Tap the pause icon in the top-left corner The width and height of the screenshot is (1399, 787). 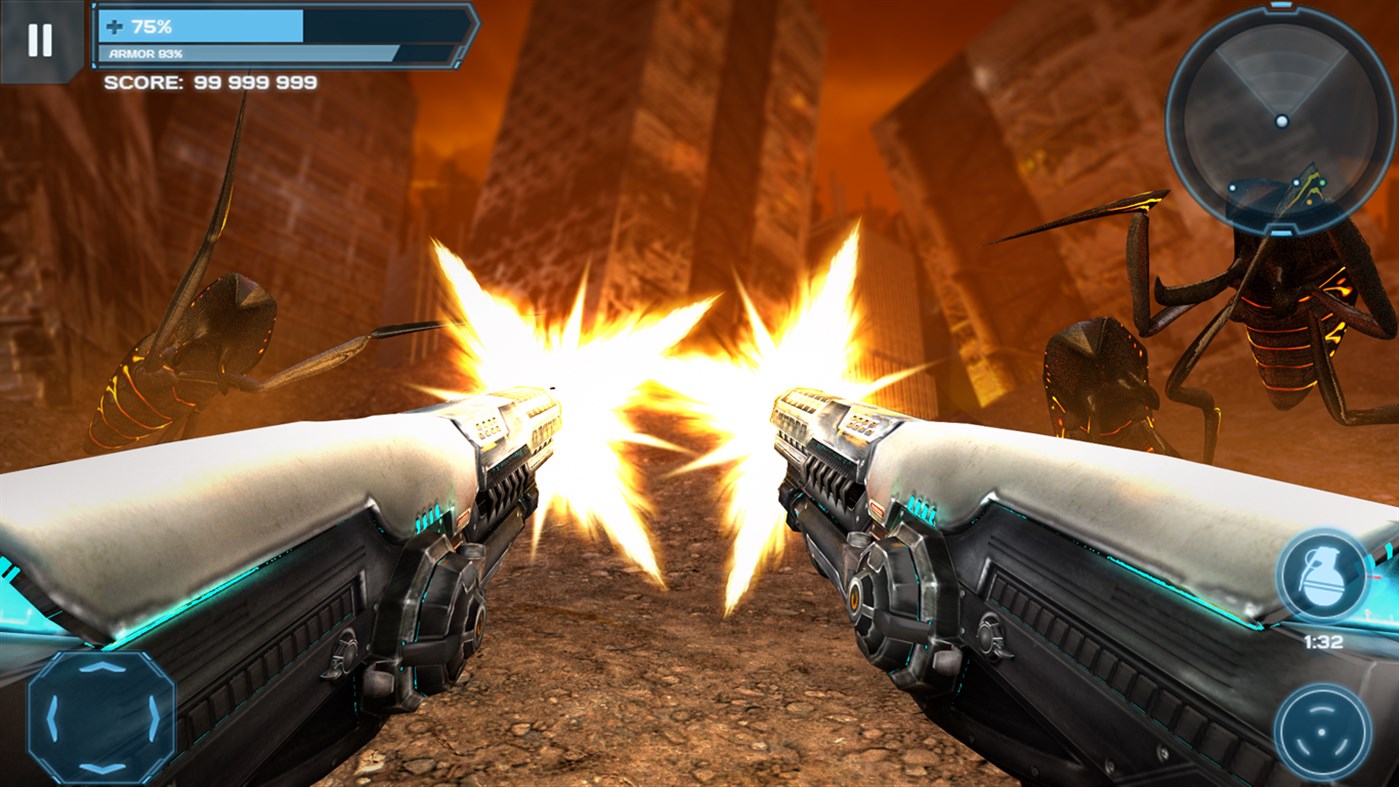[38, 38]
